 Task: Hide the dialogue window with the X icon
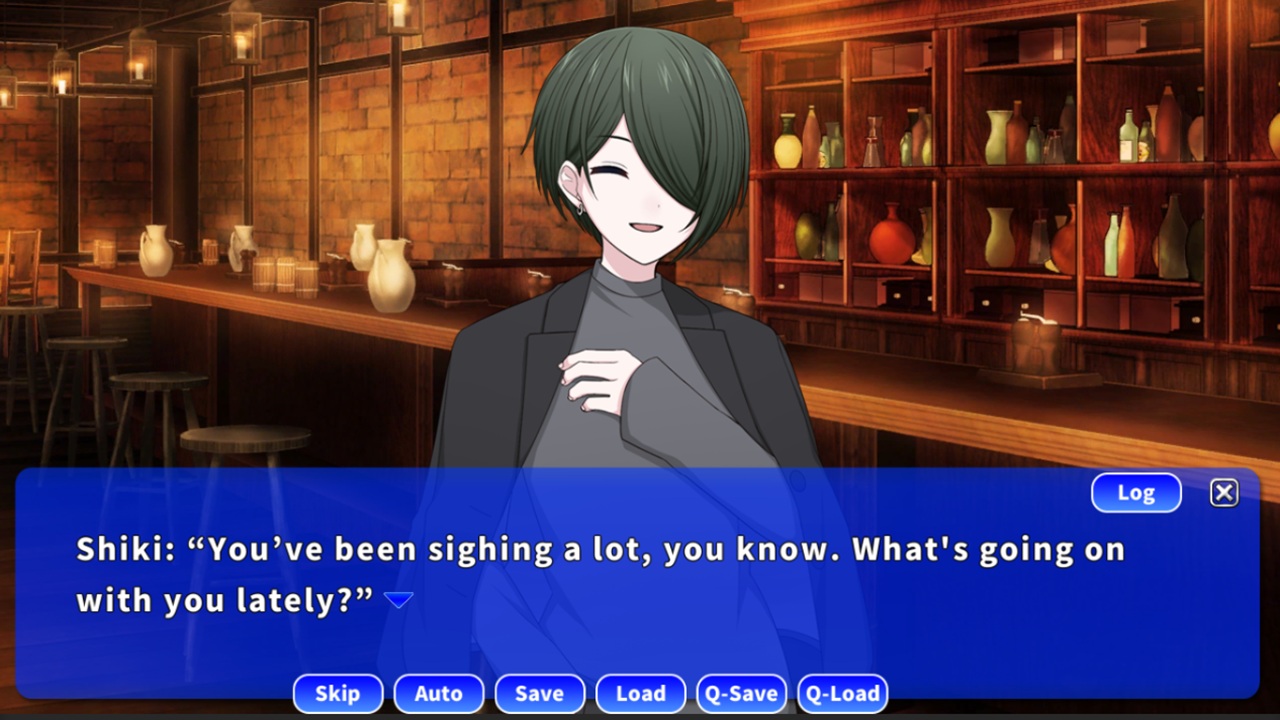[1224, 492]
